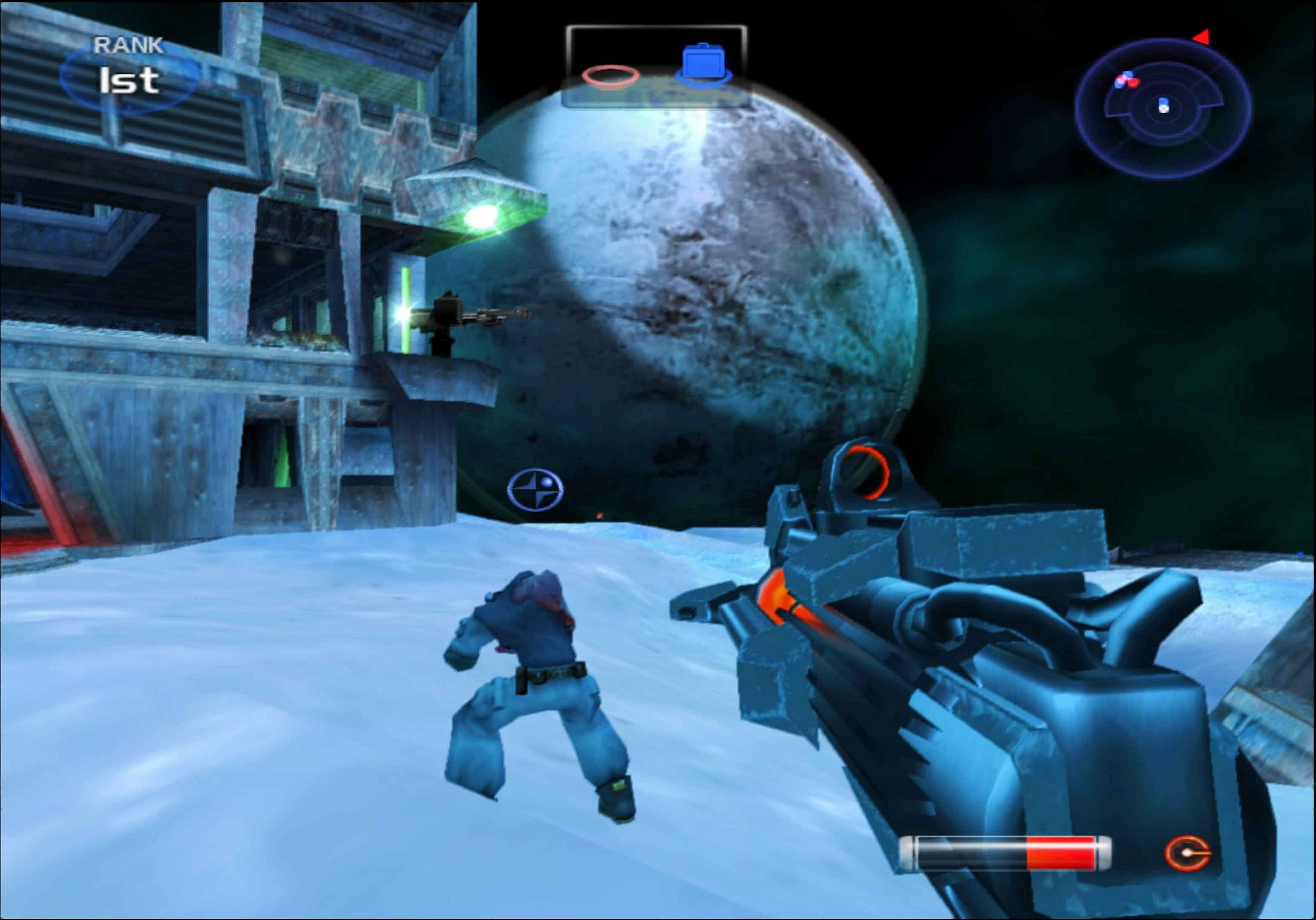This screenshot has width=1316, height=920.
Task: Click the red flag objective marker above the radar
Action: [x=1202, y=37]
